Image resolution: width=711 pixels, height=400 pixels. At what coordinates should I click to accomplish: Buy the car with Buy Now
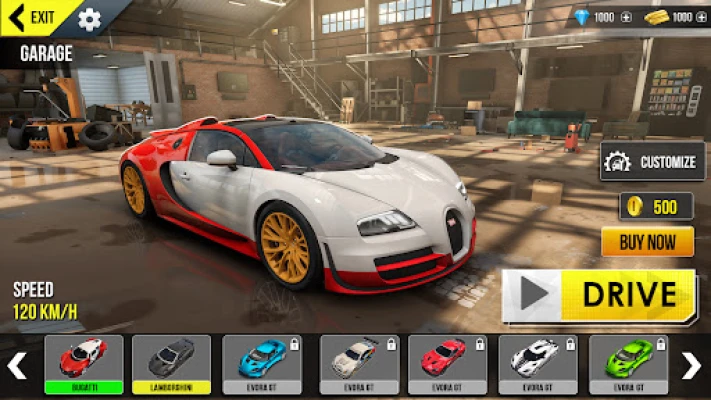[x=647, y=241]
